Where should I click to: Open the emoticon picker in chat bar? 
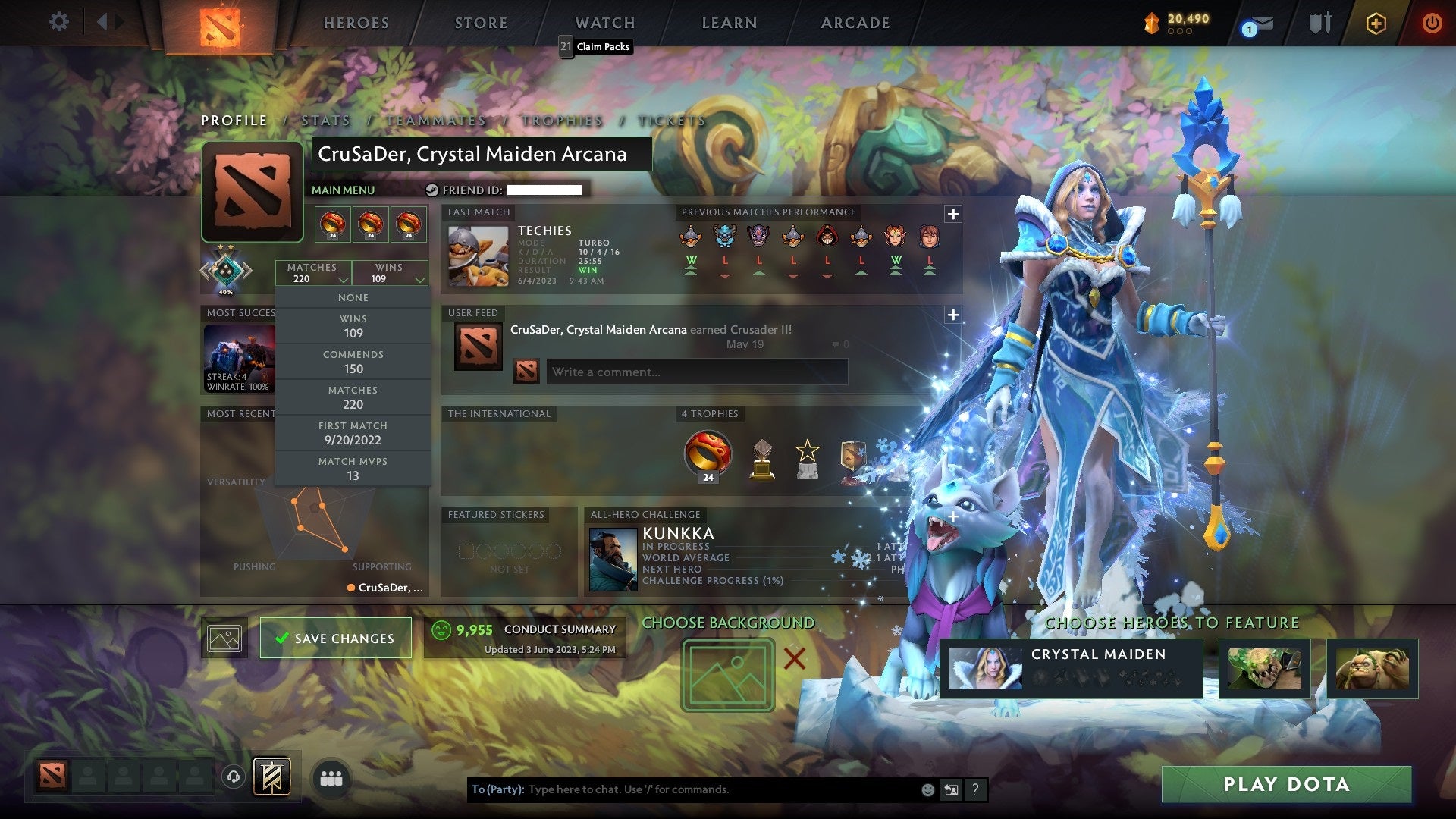[x=927, y=789]
